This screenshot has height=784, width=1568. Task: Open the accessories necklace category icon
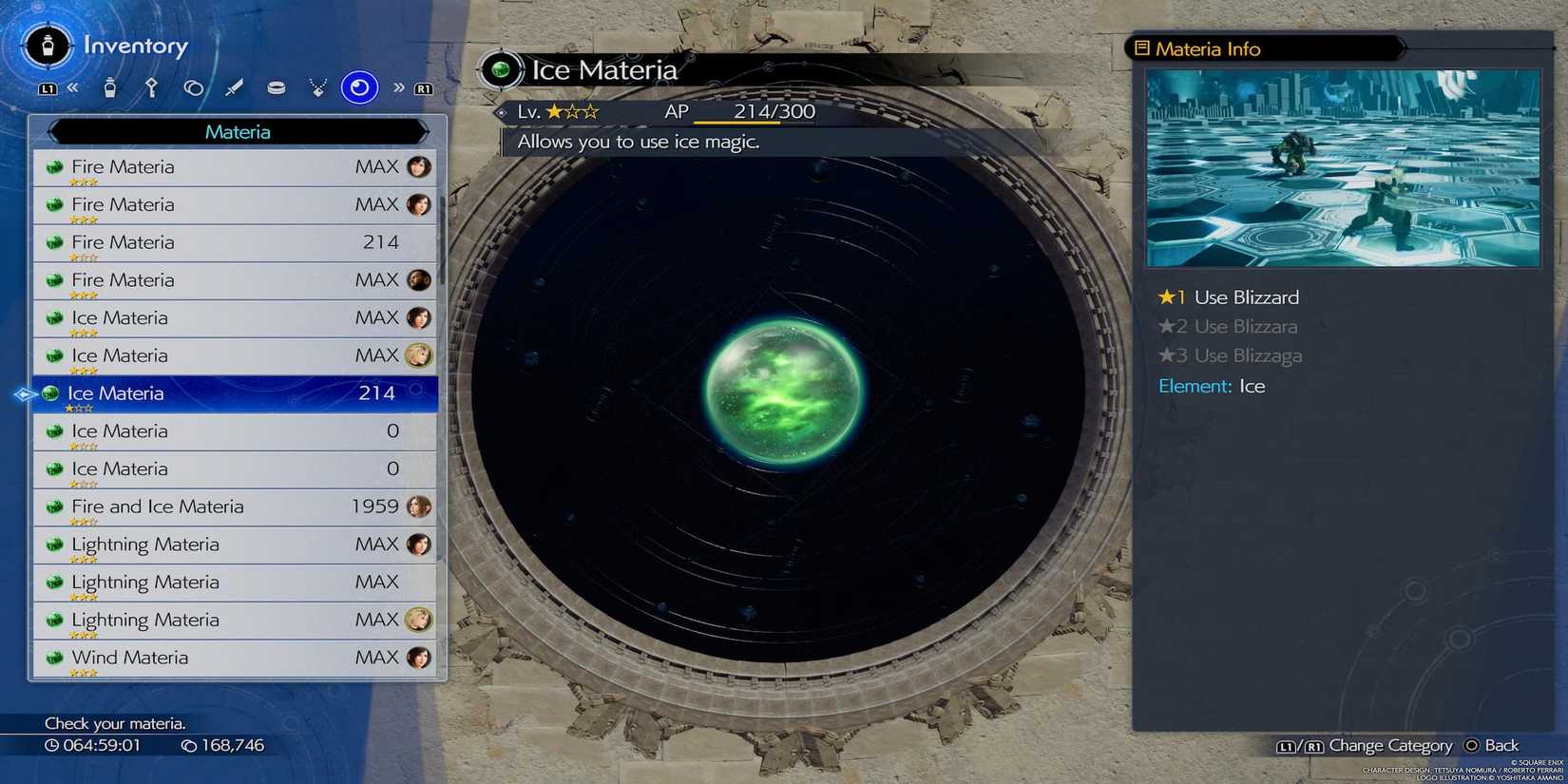(317, 87)
